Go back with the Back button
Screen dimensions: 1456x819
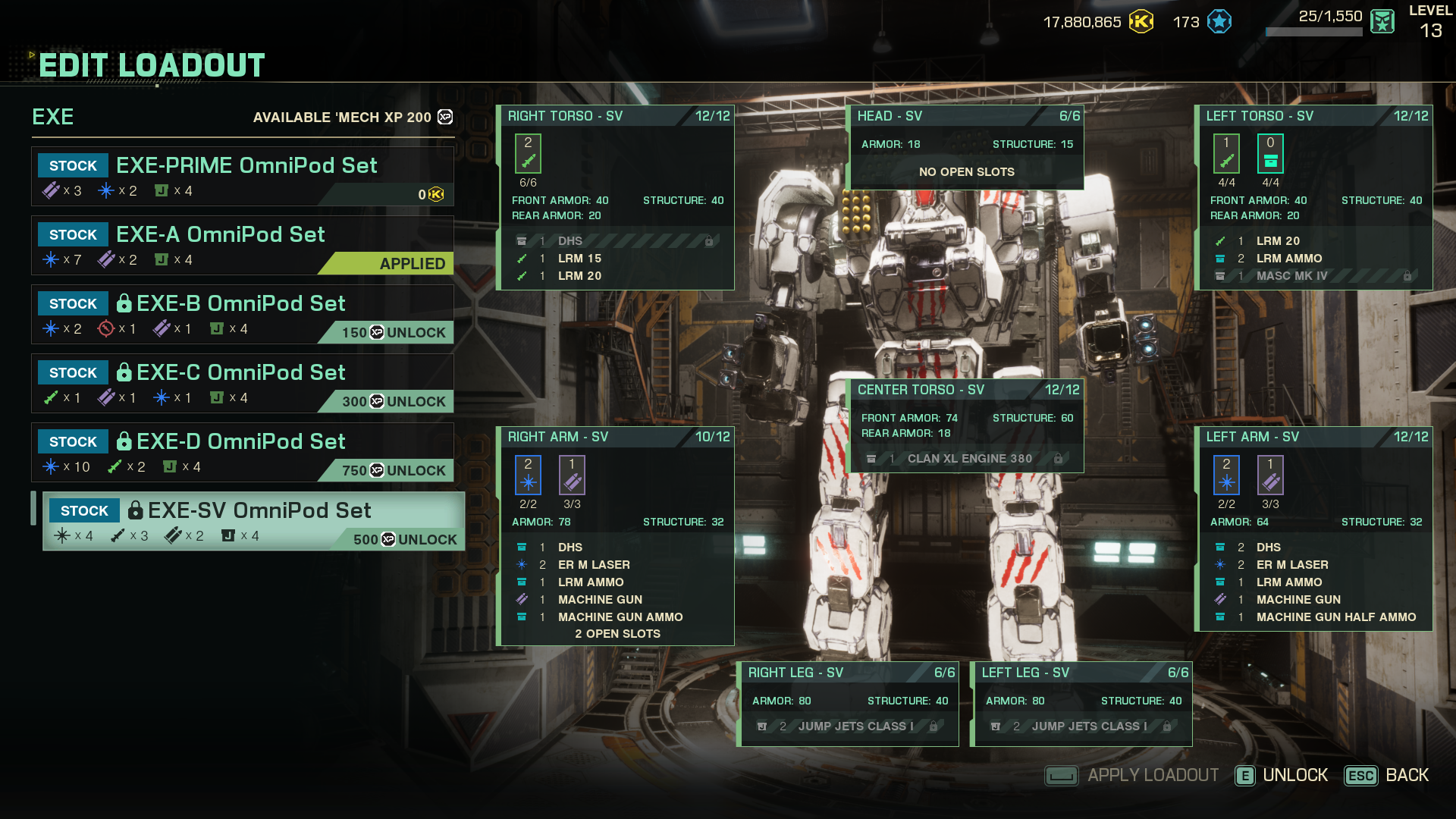[x=1387, y=775]
